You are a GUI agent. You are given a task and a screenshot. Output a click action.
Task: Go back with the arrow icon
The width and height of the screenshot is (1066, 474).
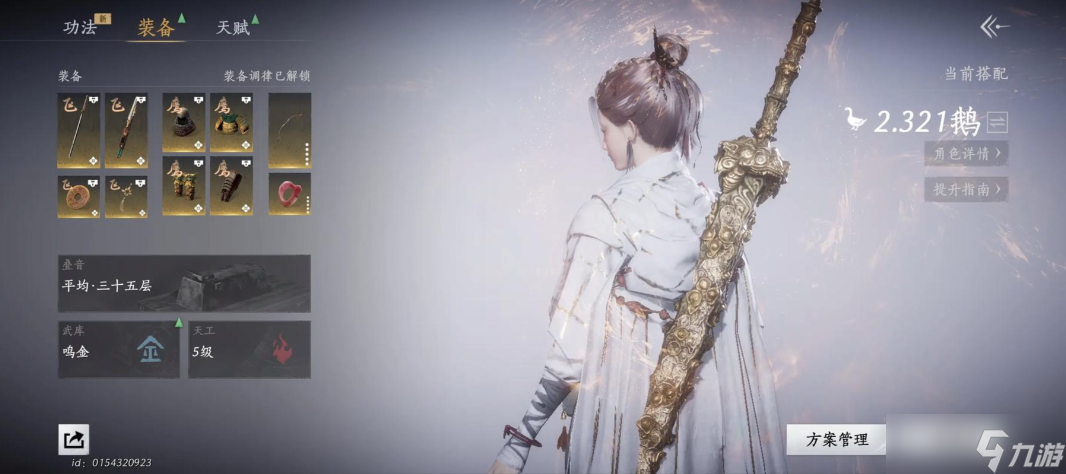pos(993,27)
